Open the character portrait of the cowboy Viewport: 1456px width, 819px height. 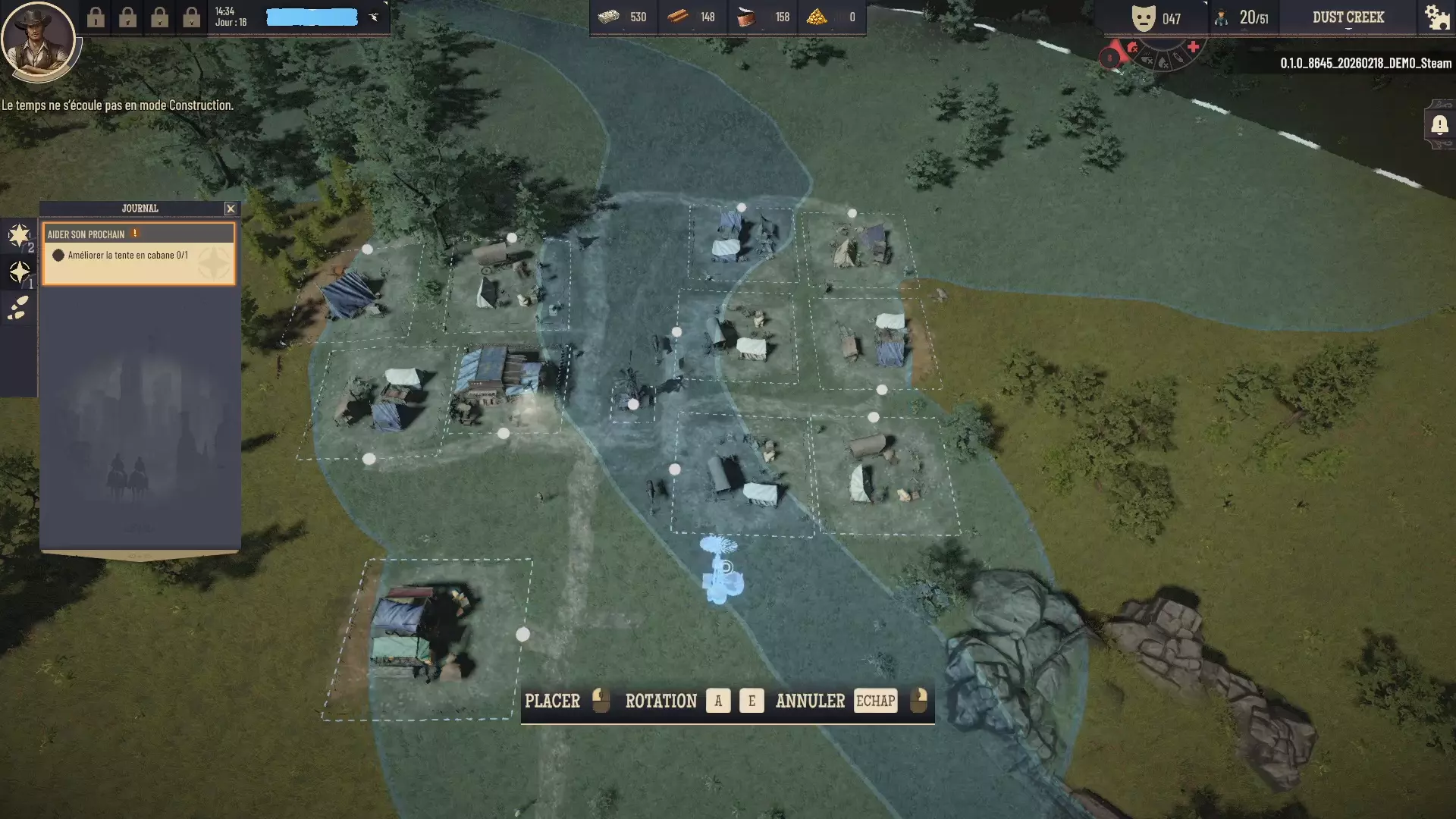[39, 39]
